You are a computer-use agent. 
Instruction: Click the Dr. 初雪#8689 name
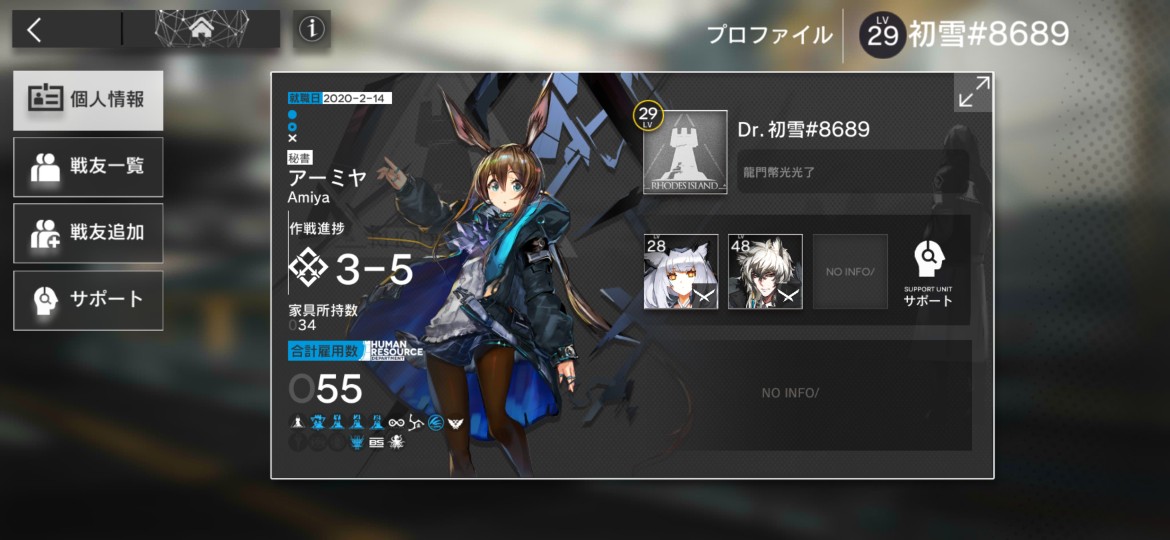[x=803, y=129]
